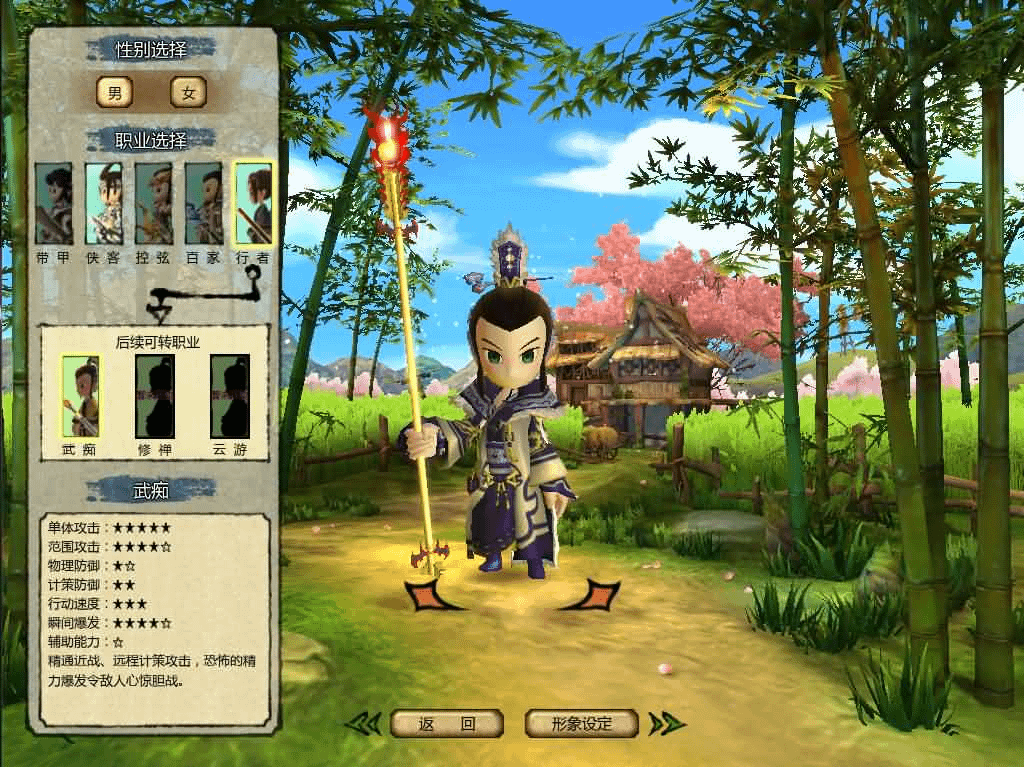
Task: Open the 形象设定 appearance settings
Action: (581, 723)
